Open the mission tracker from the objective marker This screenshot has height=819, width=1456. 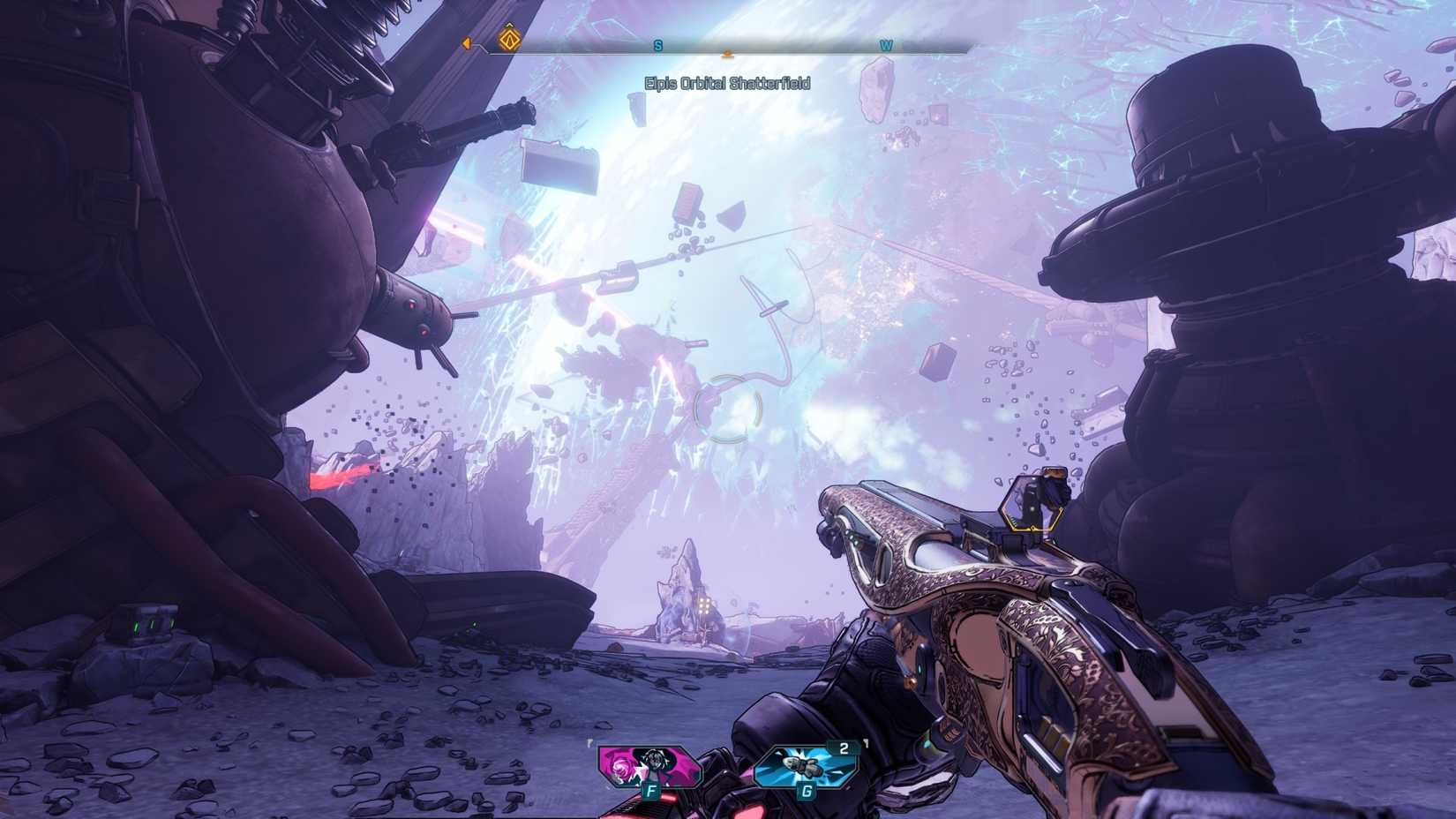[508, 41]
